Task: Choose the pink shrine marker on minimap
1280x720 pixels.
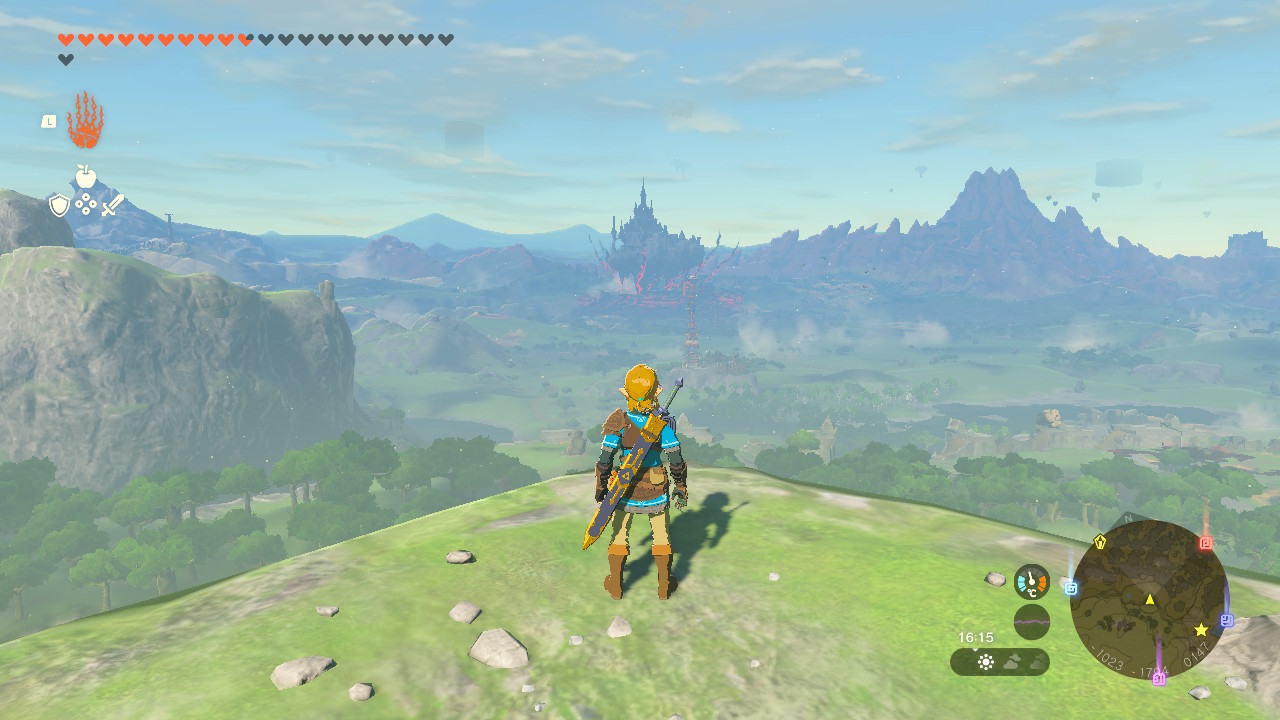Action: click(x=1159, y=679)
